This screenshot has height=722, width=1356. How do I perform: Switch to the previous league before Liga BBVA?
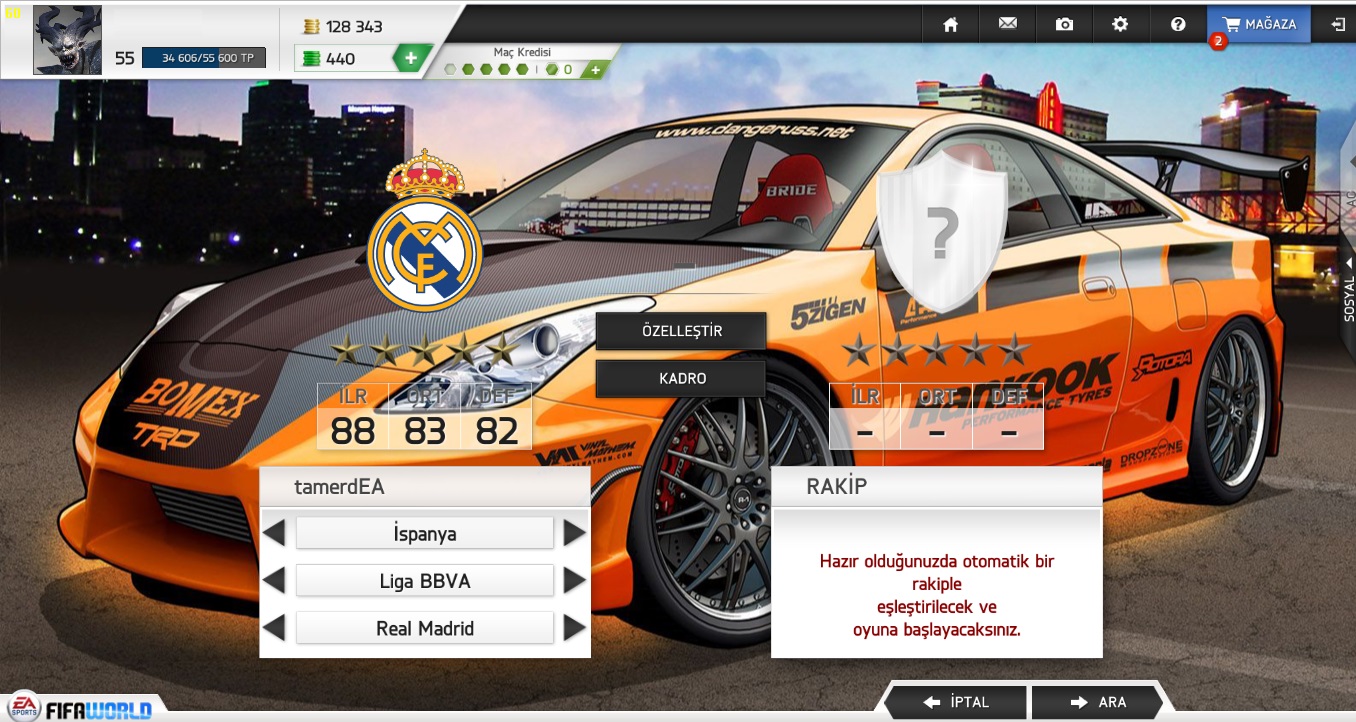(x=274, y=580)
